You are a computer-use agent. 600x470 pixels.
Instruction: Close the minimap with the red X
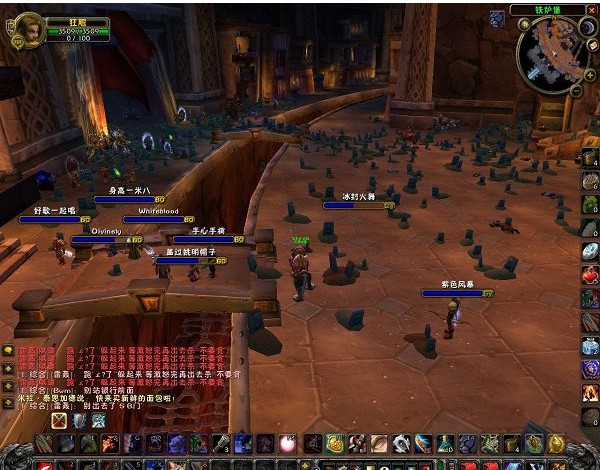[590, 10]
